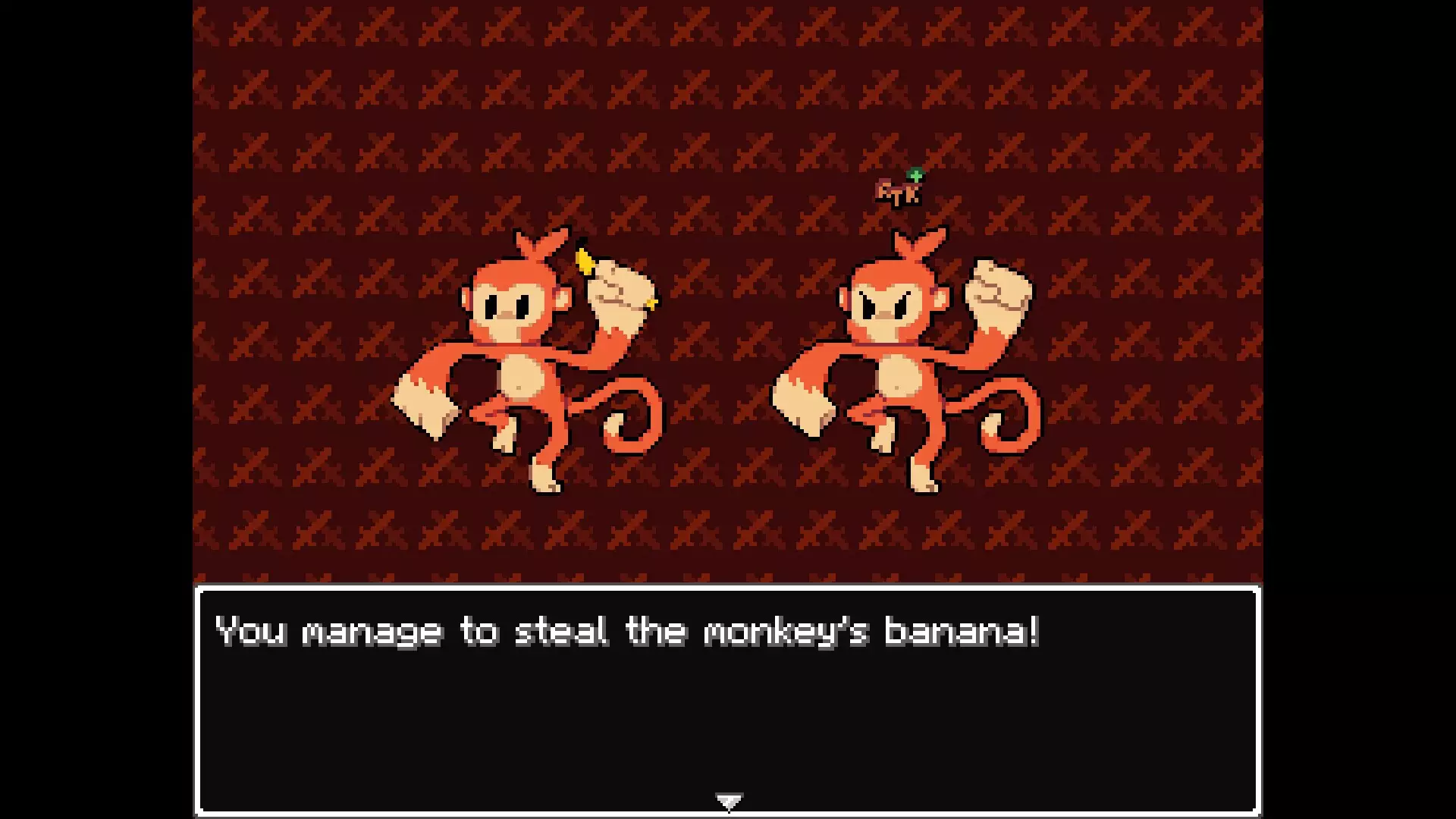
Task: Click the curled tail of the right monkey
Action: tap(1009, 417)
